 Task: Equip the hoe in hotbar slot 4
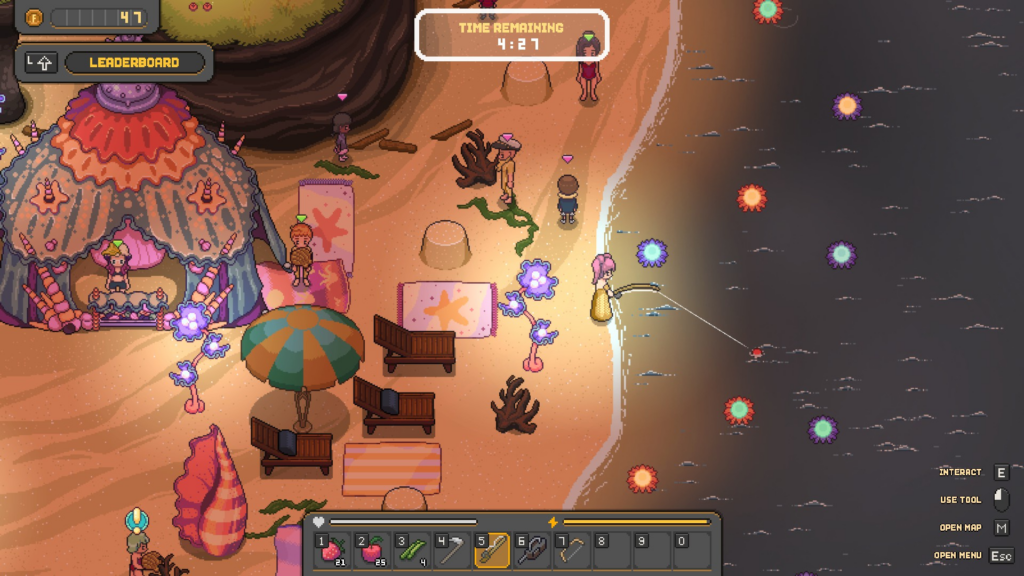(452, 550)
